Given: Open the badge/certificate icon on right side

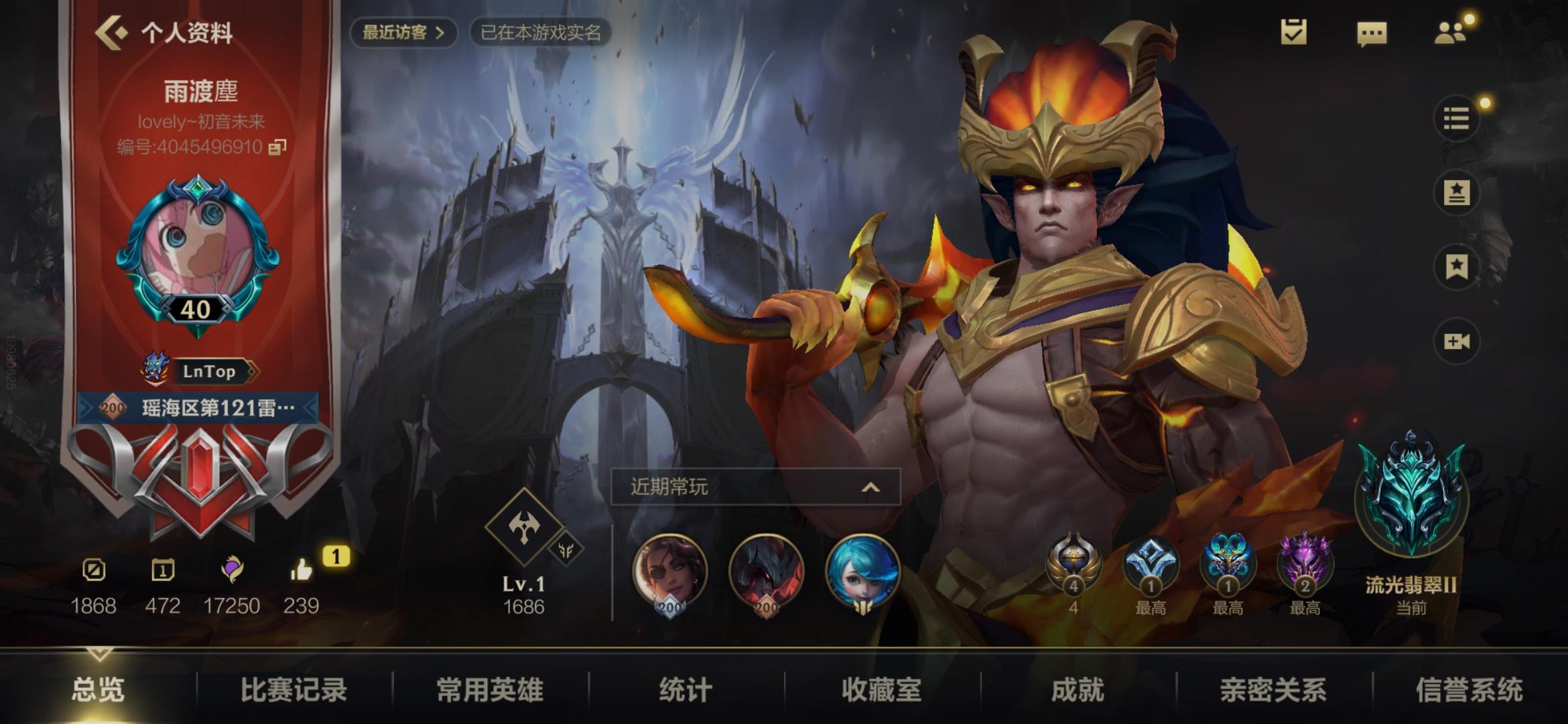Looking at the screenshot, I should coord(1455,192).
